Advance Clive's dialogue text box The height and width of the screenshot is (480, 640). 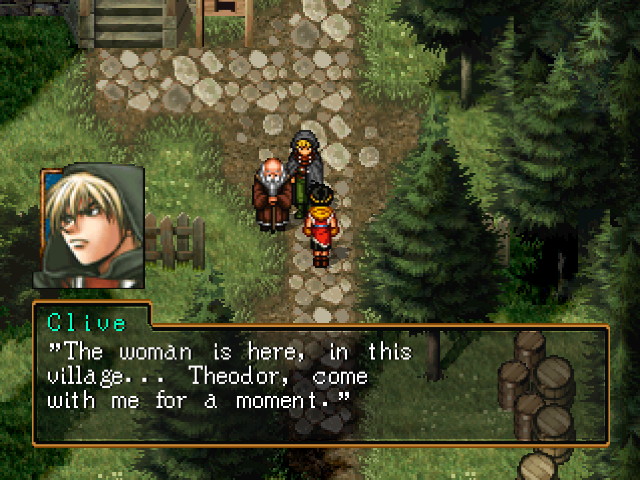pos(320,385)
